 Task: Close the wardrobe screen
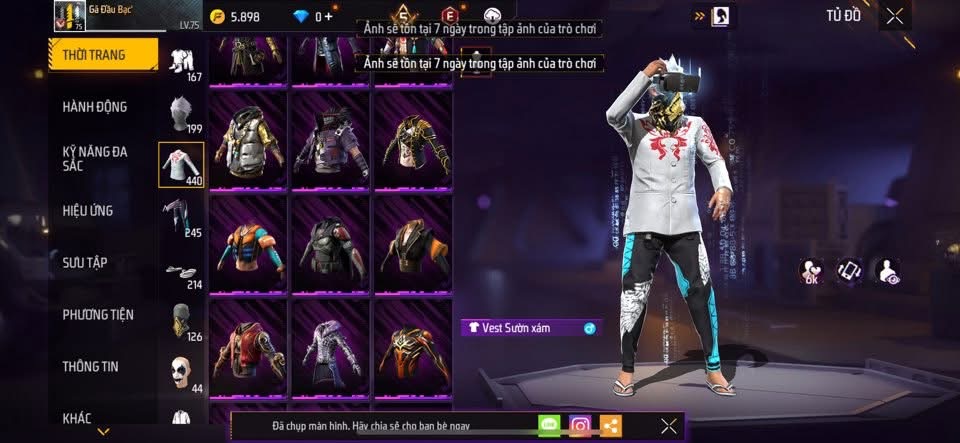click(x=894, y=16)
